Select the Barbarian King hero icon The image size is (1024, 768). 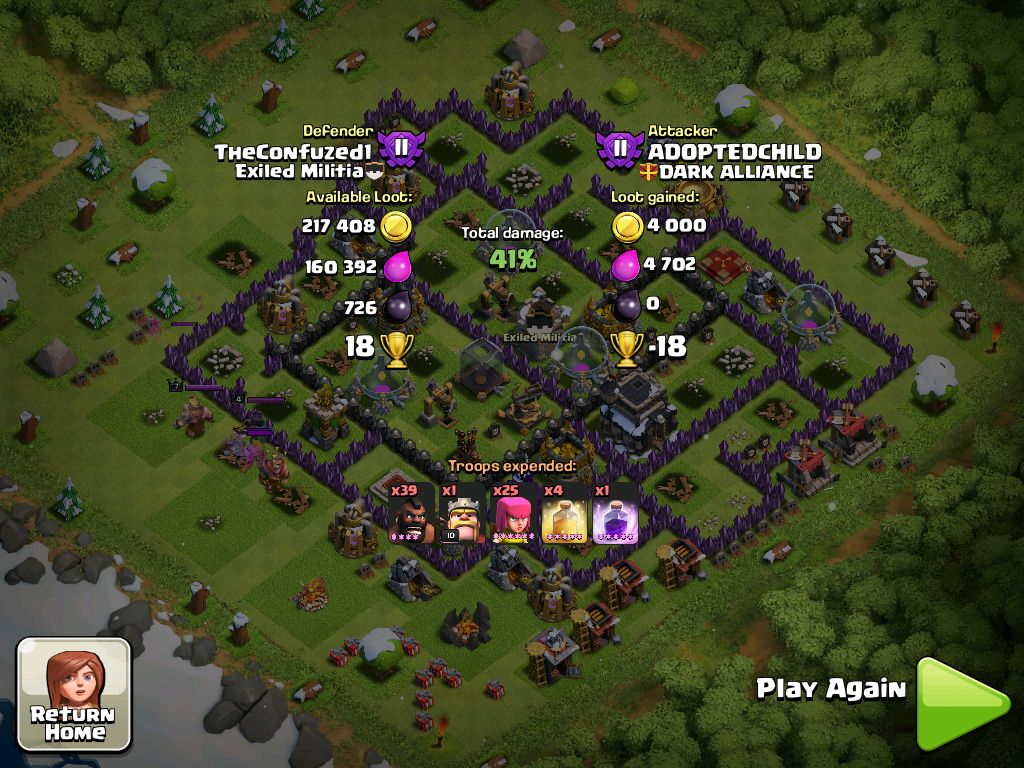[x=462, y=513]
